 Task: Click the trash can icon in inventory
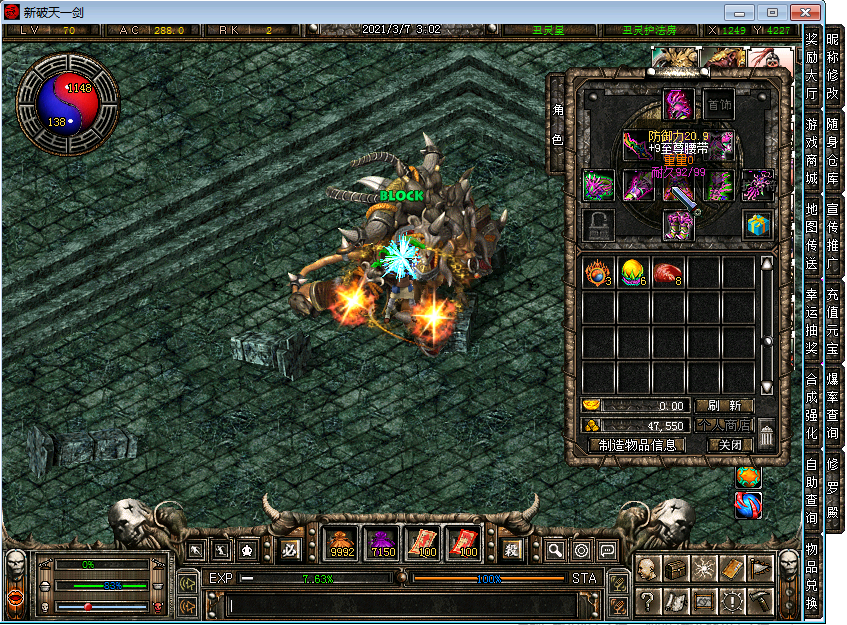coord(766,436)
